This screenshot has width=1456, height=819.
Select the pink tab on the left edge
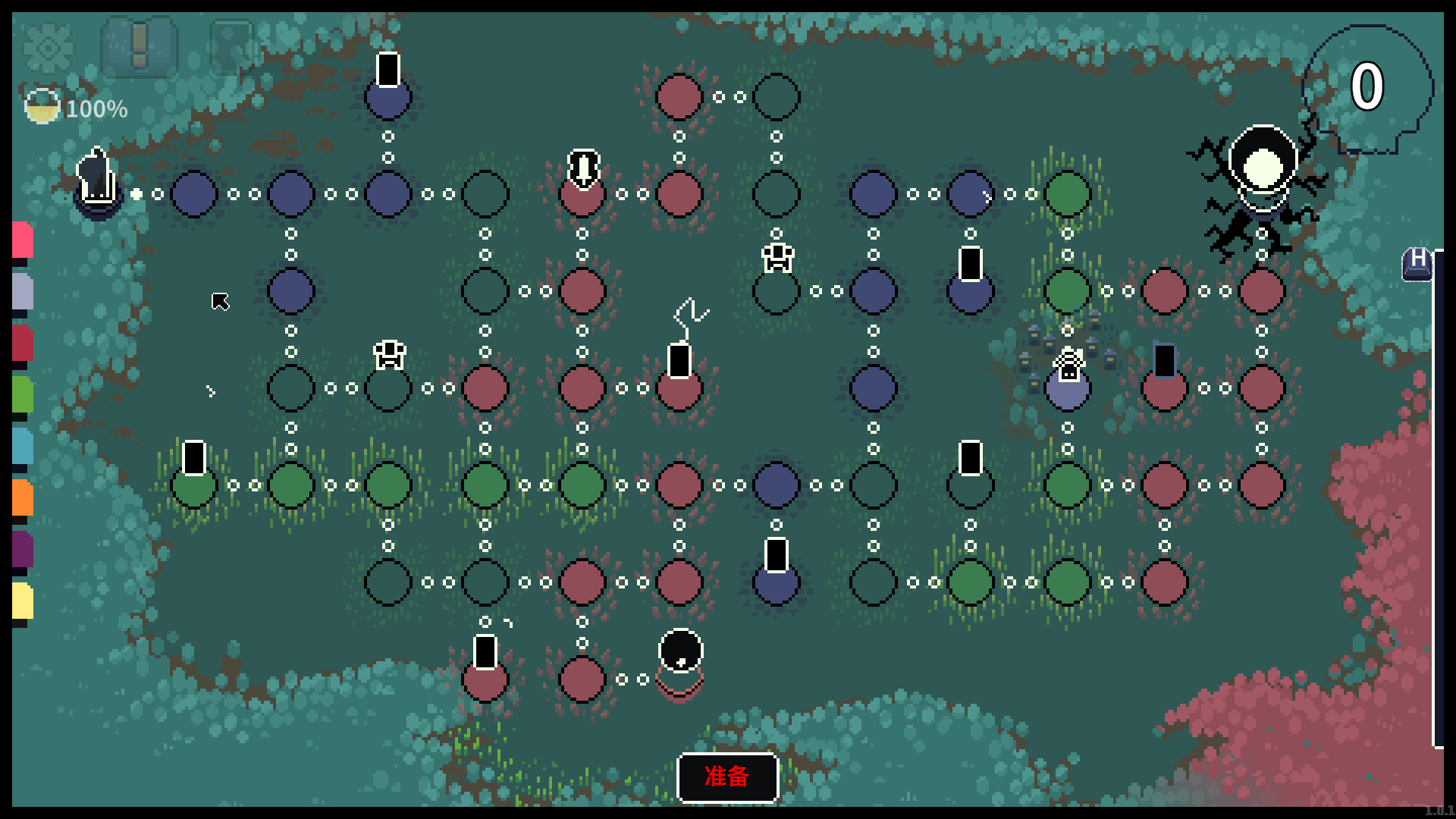(22, 240)
